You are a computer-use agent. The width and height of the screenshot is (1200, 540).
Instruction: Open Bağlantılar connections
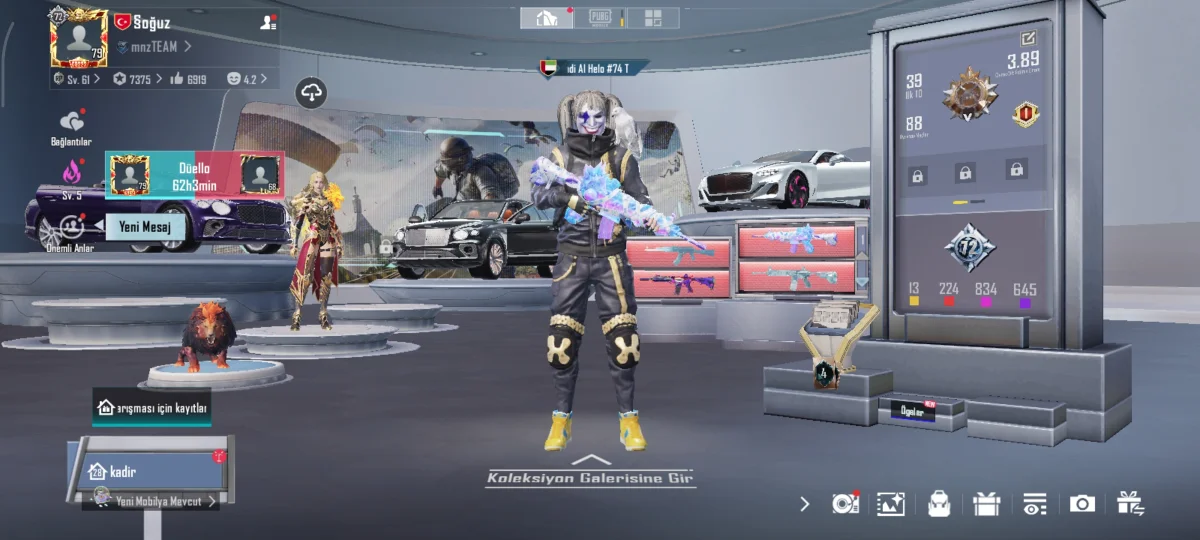[x=71, y=125]
